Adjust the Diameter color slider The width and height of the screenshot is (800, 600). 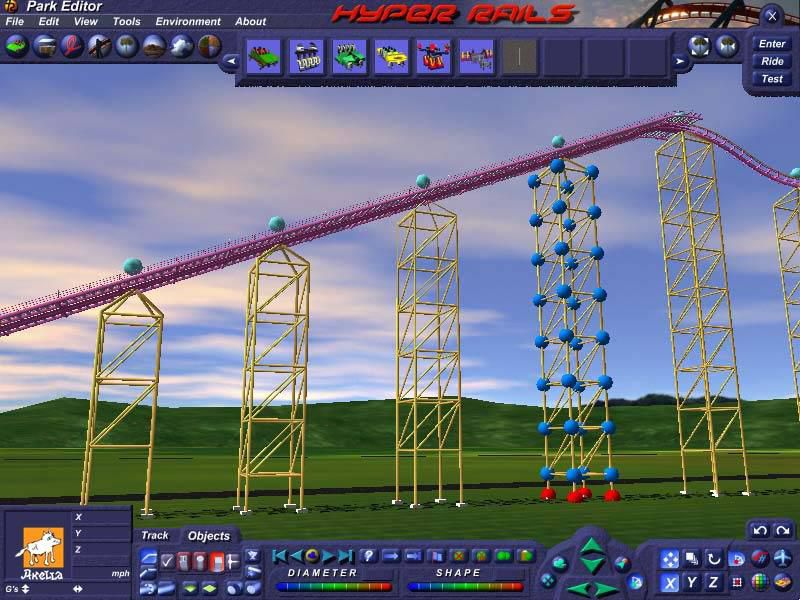[x=333, y=586]
